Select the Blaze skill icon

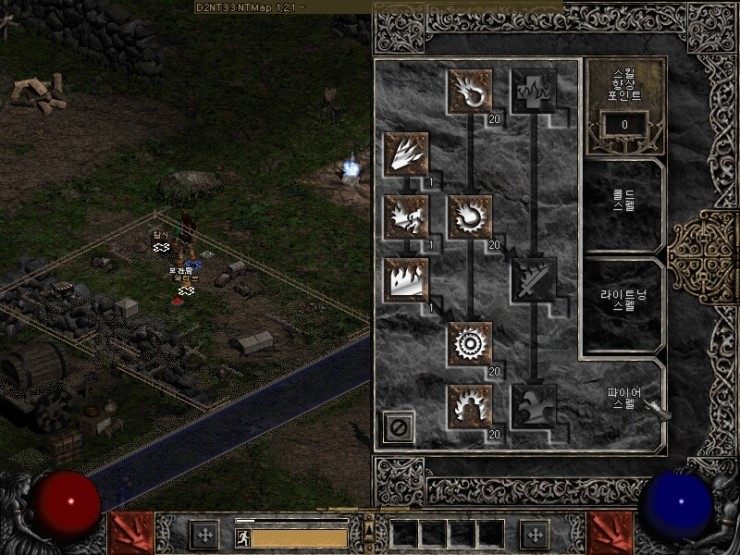point(406,216)
